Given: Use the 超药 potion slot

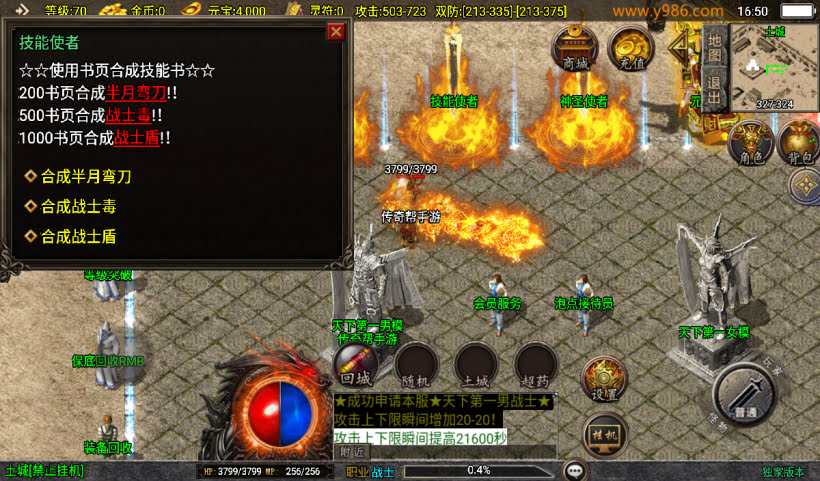Looking at the screenshot, I should click(535, 365).
